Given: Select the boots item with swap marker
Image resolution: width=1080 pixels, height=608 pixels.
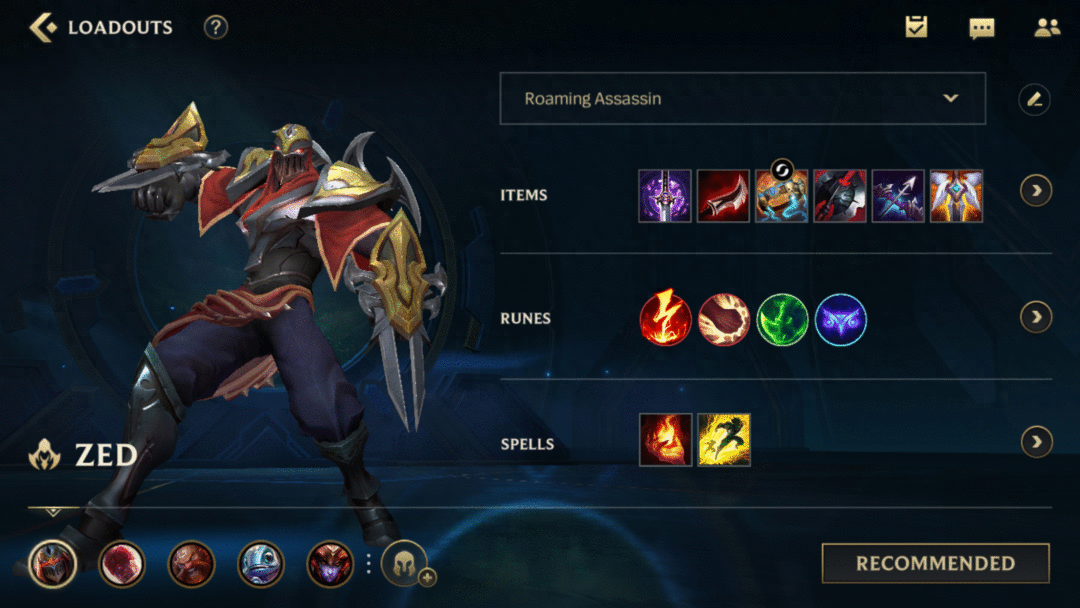Looking at the screenshot, I should [x=781, y=195].
